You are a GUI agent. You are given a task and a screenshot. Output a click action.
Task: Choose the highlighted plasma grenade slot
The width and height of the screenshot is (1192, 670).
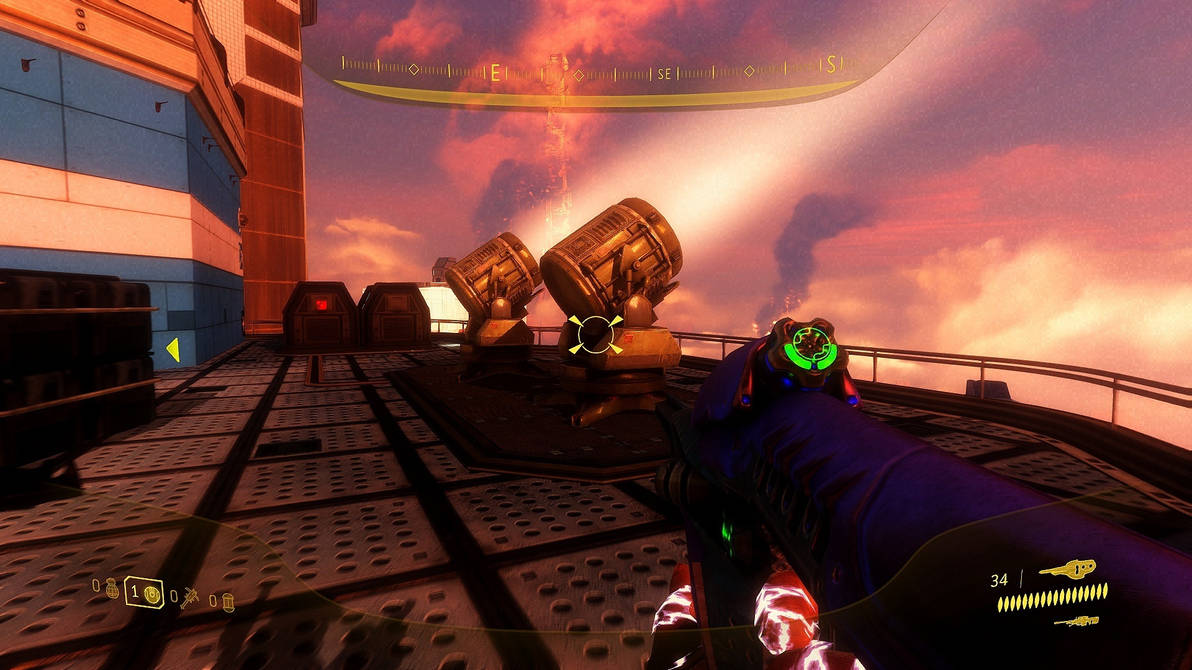145,594
